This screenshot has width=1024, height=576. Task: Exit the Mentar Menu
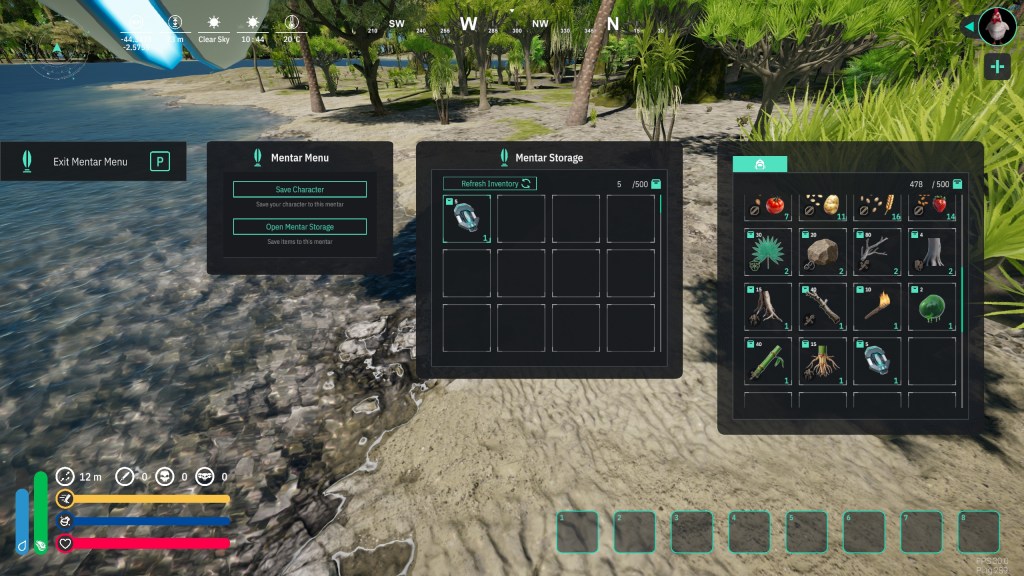93,161
